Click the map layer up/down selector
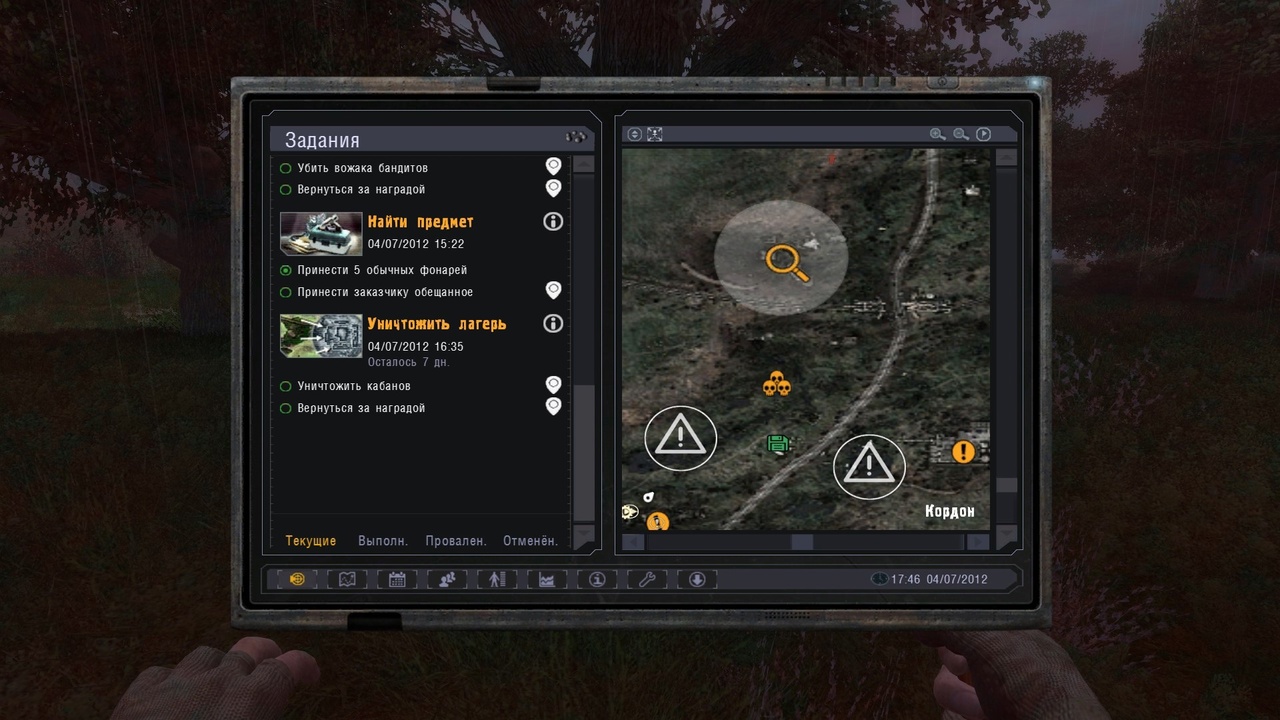This screenshot has width=1280, height=720. 633,133
